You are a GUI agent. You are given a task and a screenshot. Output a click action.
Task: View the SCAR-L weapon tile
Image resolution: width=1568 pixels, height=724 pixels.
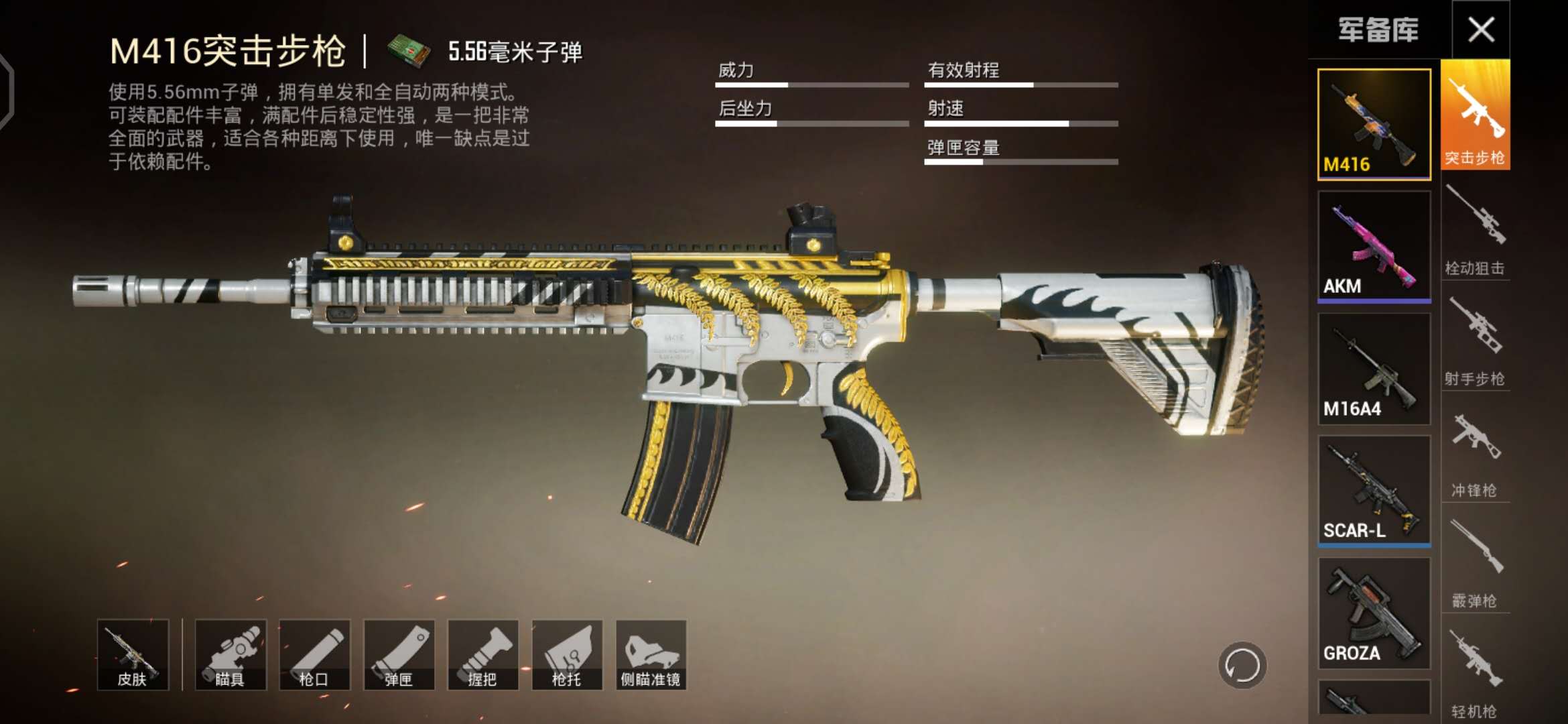pos(1374,491)
